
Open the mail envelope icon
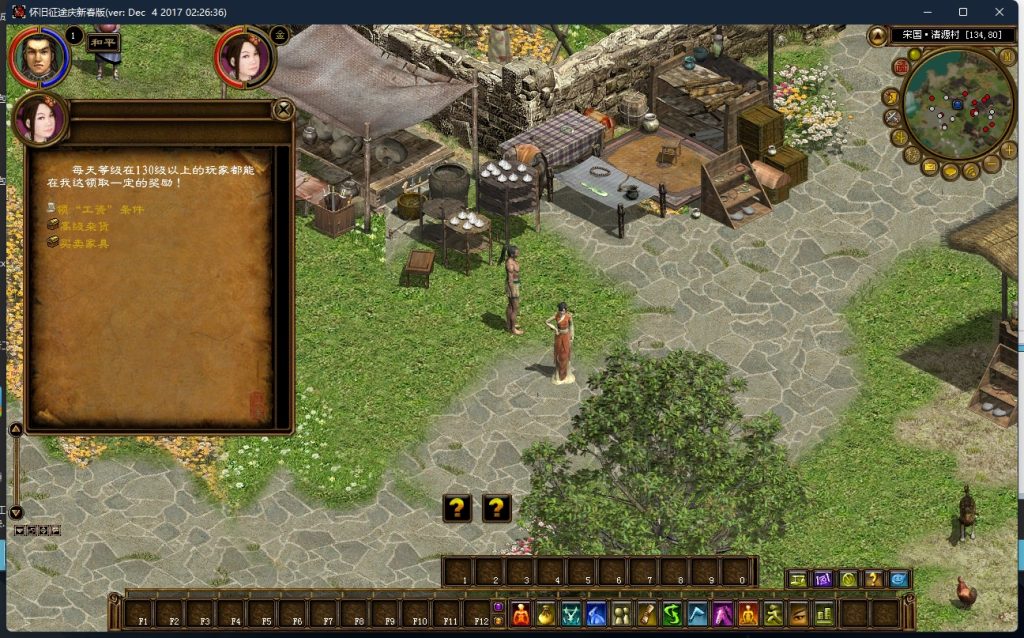[x=930, y=166]
